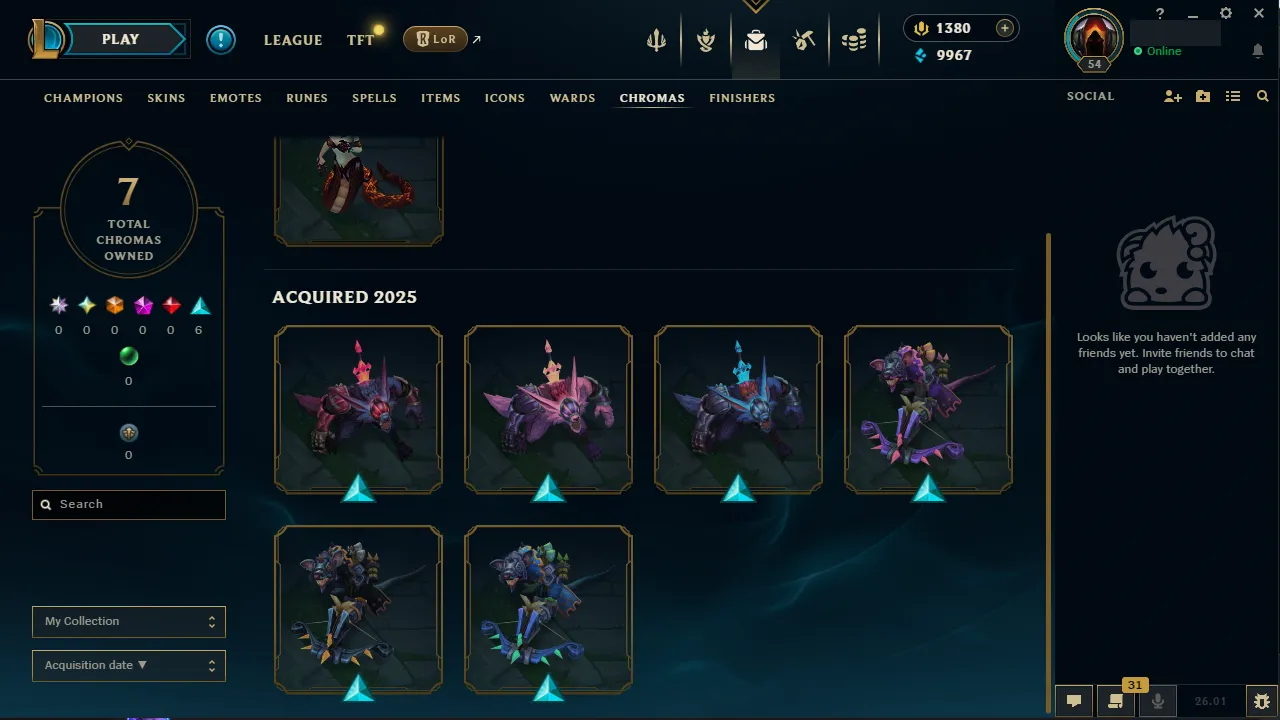
Task: Open Loot via the pickaxe icon
Action: (x=805, y=40)
